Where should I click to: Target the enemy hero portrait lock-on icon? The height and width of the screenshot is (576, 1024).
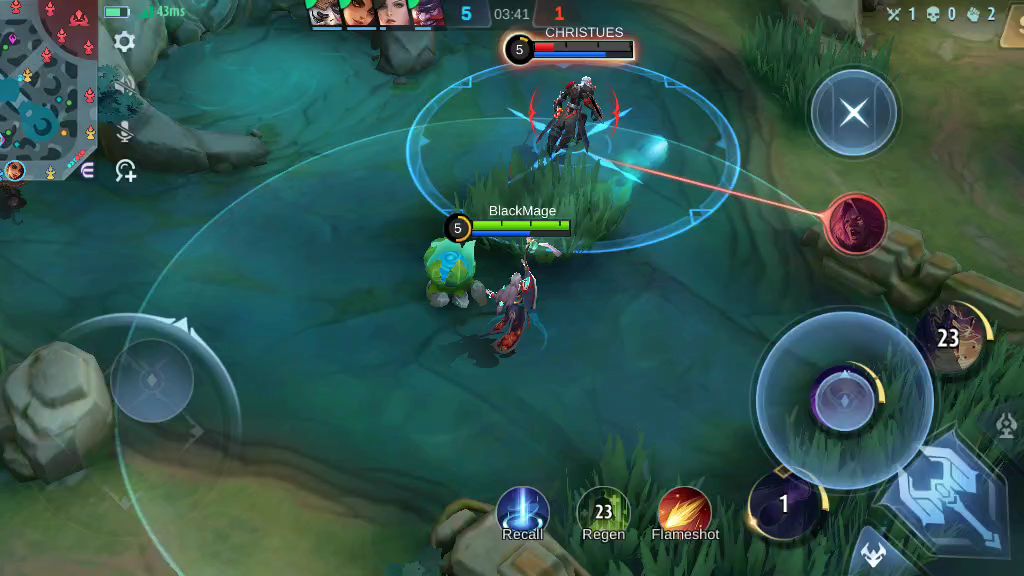click(x=856, y=223)
